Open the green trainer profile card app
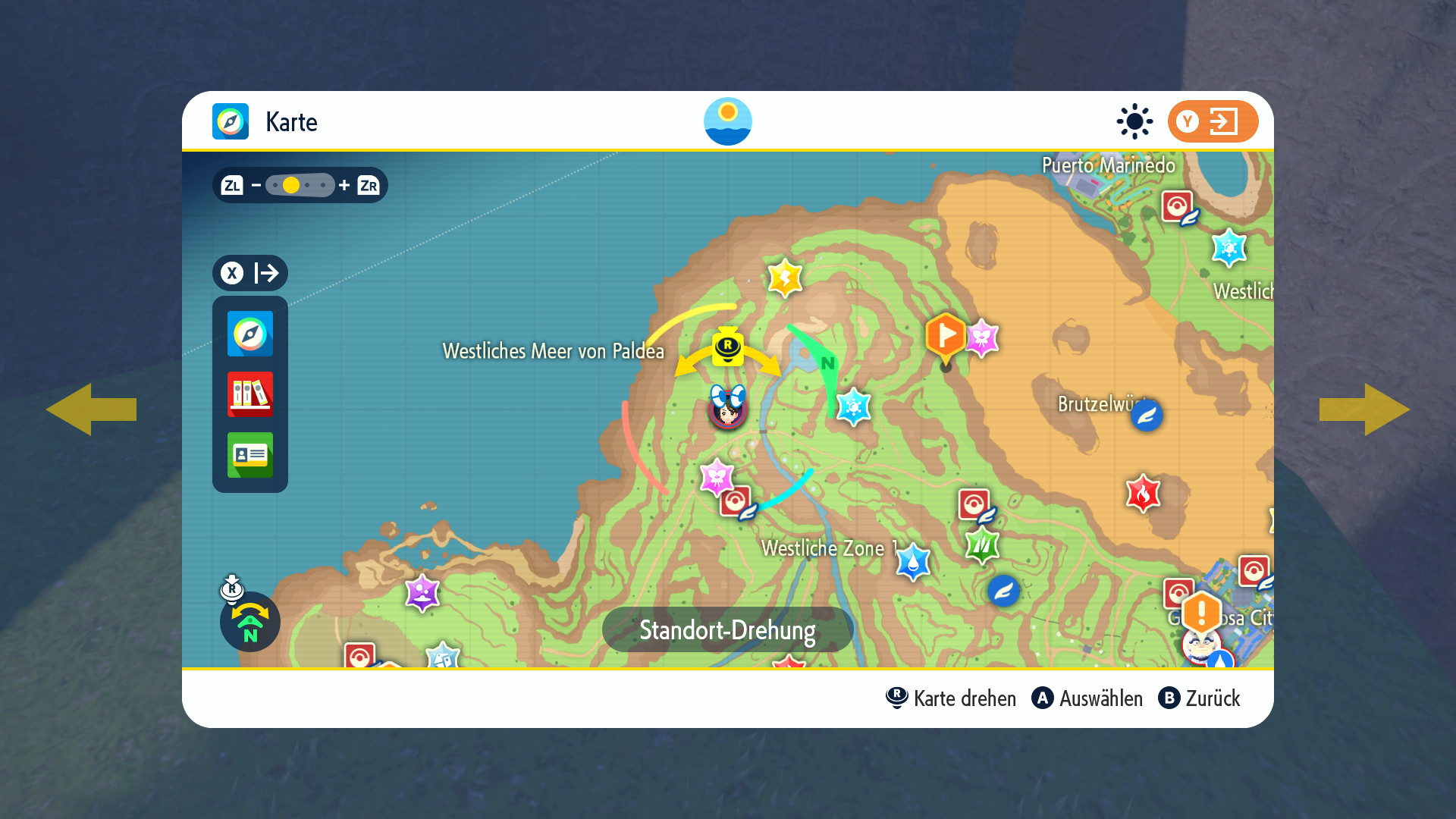Screen dimensions: 1456x819 pyautogui.click(x=249, y=455)
